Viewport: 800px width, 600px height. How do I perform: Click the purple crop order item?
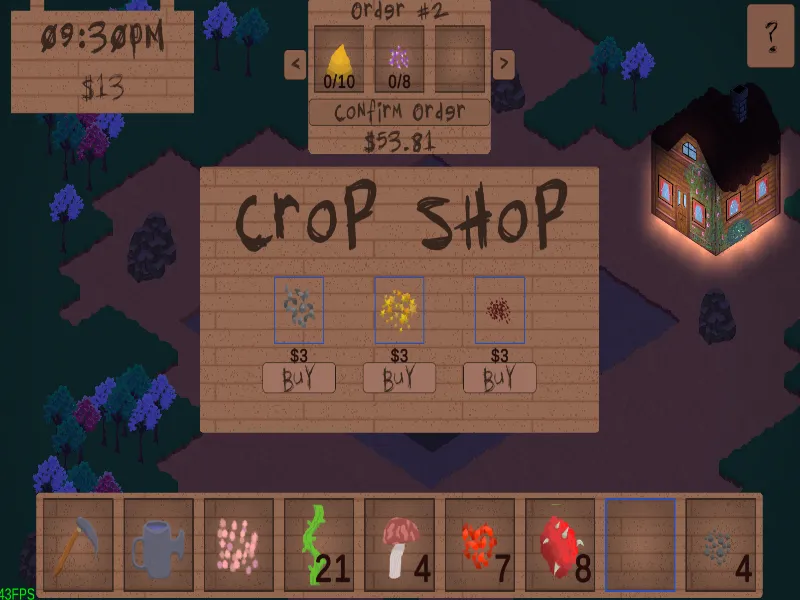(399, 59)
